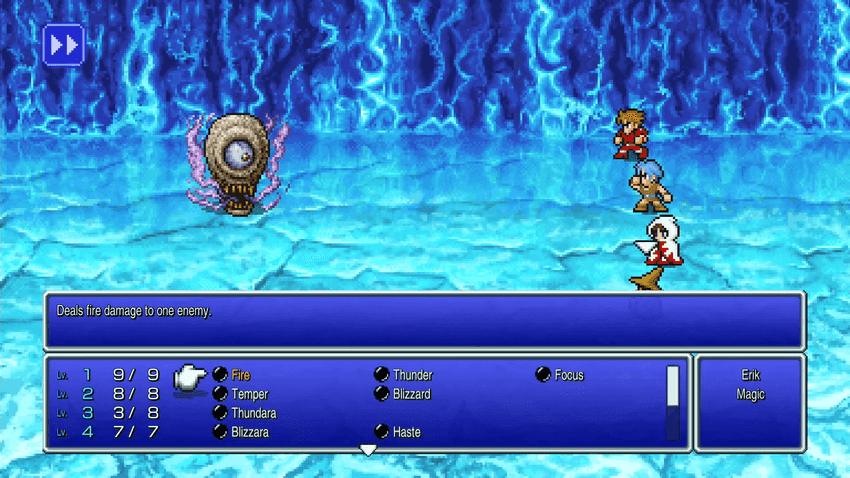The width and height of the screenshot is (850, 478).
Task: Click the spell list scrollbar
Action: [673, 402]
